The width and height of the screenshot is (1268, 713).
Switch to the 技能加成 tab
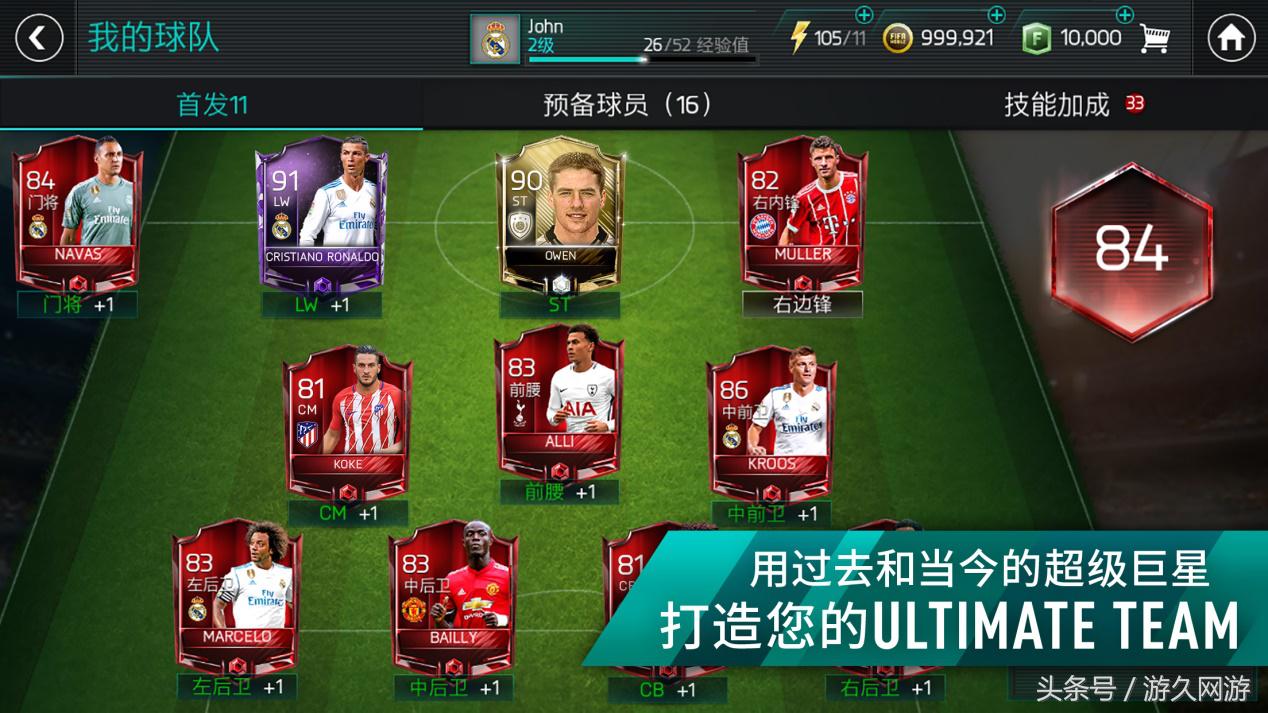tap(1058, 104)
